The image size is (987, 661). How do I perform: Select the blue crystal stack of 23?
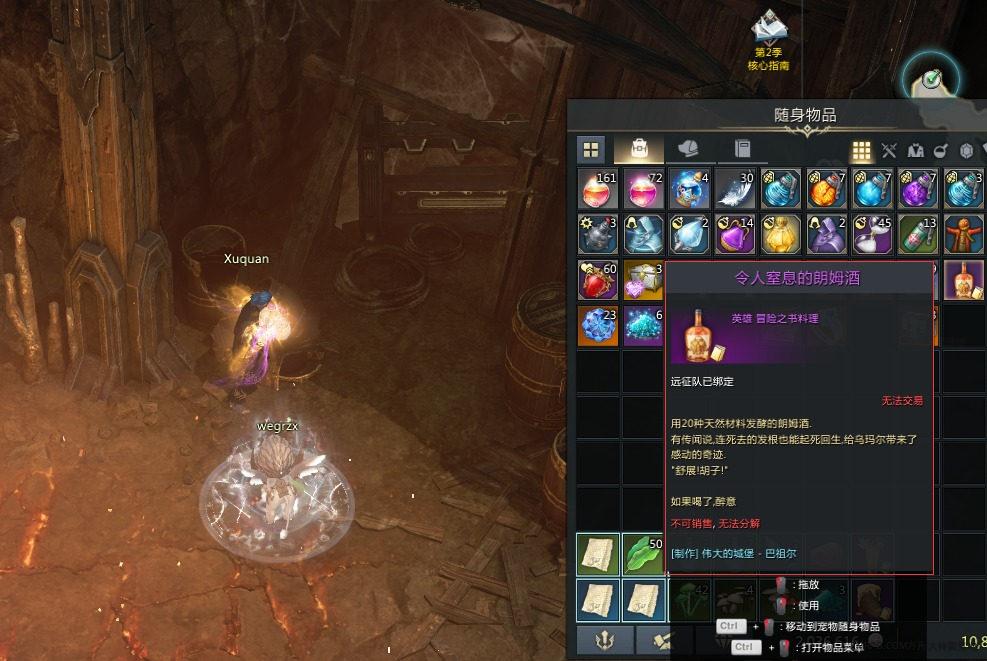point(597,326)
